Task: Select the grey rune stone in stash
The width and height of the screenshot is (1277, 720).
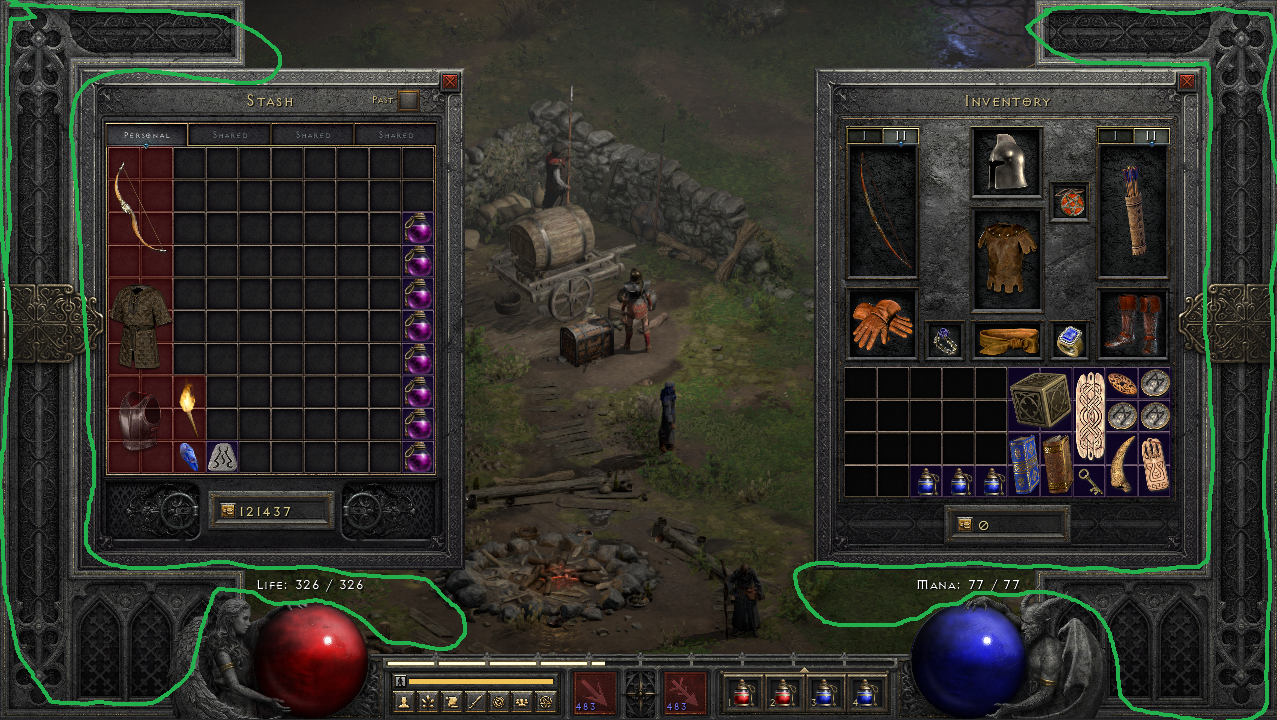Action: click(222, 457)
